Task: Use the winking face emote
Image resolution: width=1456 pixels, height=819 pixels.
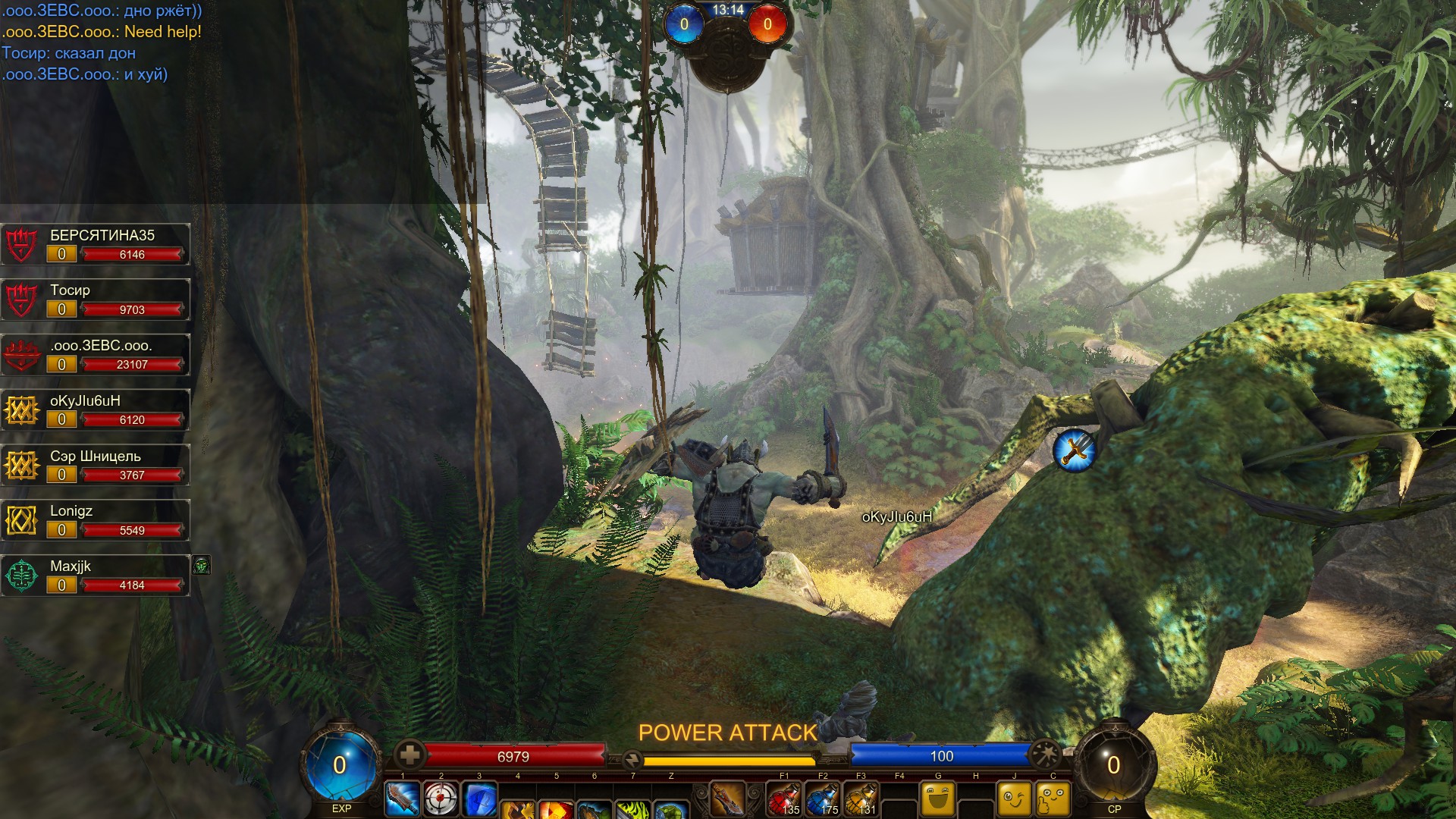Action: [1015, 799]
